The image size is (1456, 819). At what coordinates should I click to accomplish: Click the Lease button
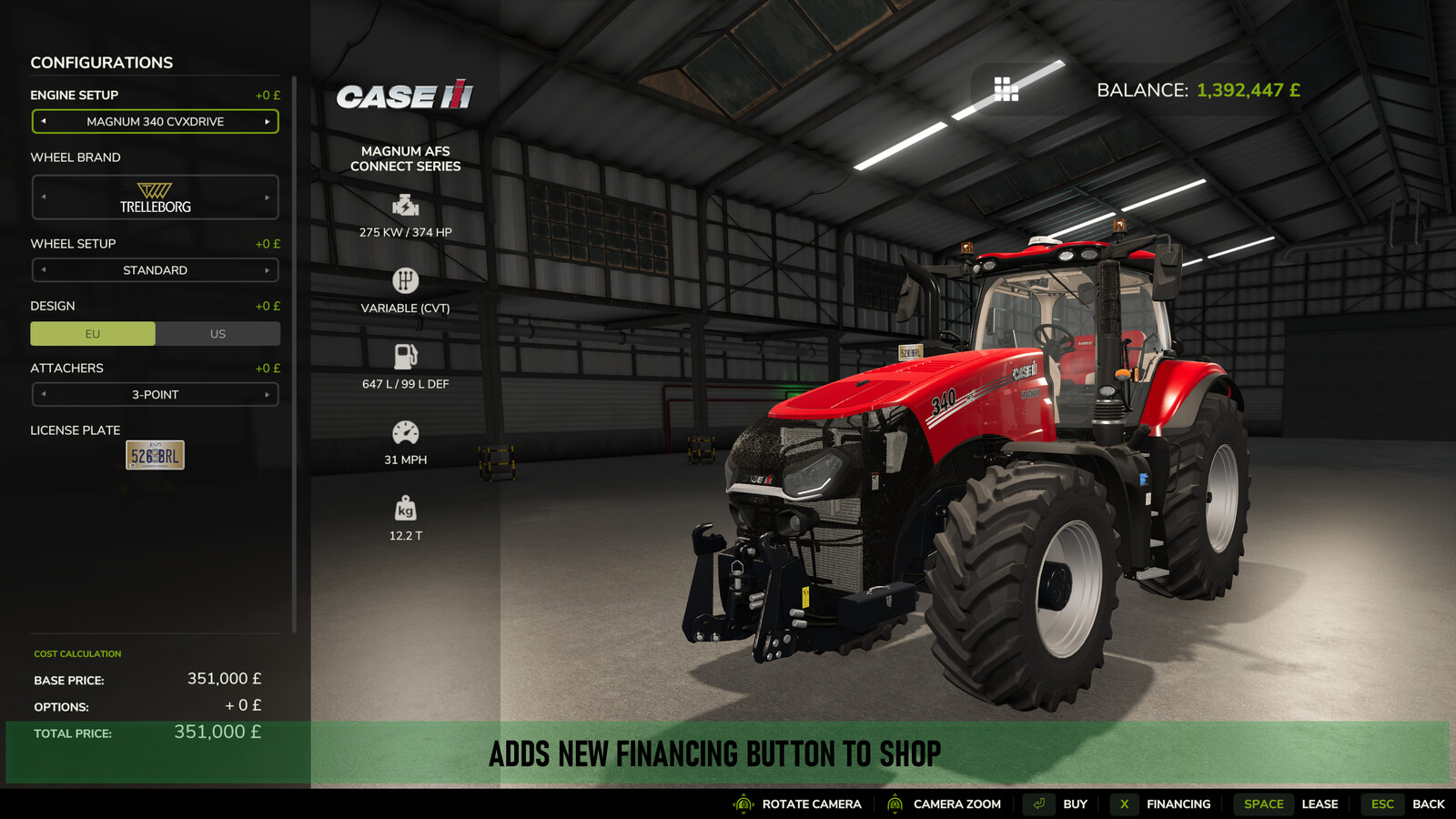[1319, 804]
